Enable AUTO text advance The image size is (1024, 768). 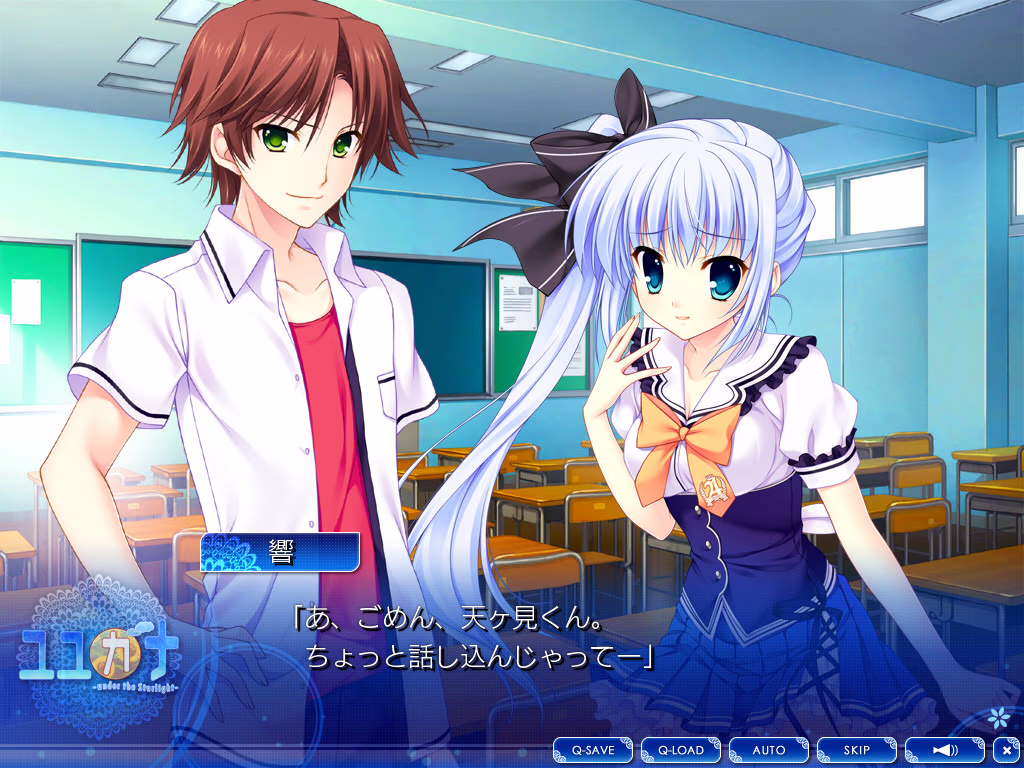(769, 749)
